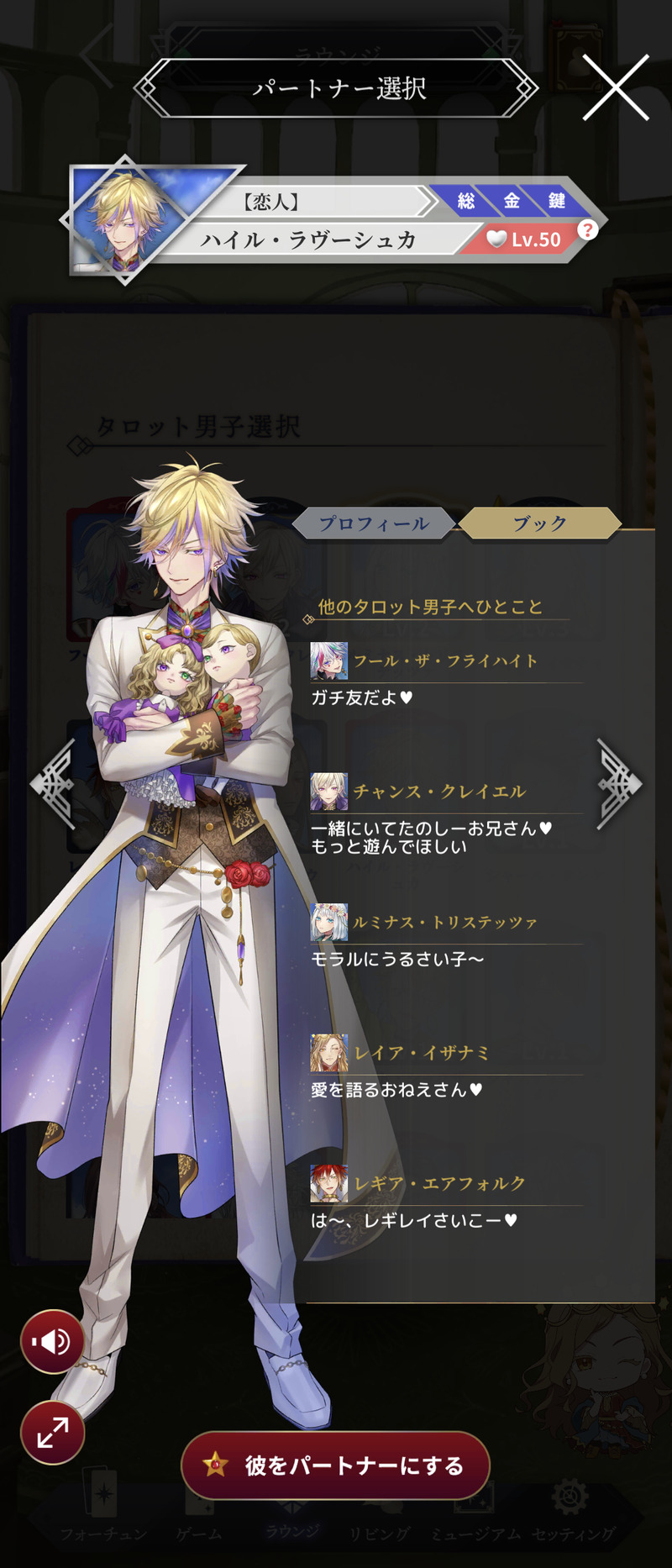The image size is (672, 1568).
Task: Click the 金 stat badge
Action: coord(512,201)
